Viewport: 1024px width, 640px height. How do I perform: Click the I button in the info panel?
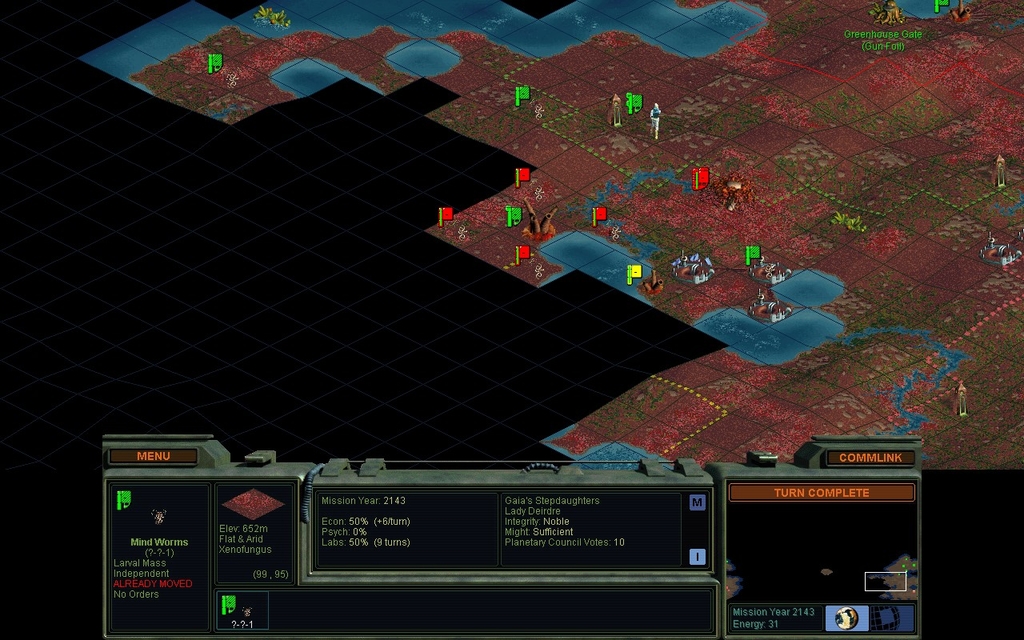pyautogui.click(x=697, y=557)
